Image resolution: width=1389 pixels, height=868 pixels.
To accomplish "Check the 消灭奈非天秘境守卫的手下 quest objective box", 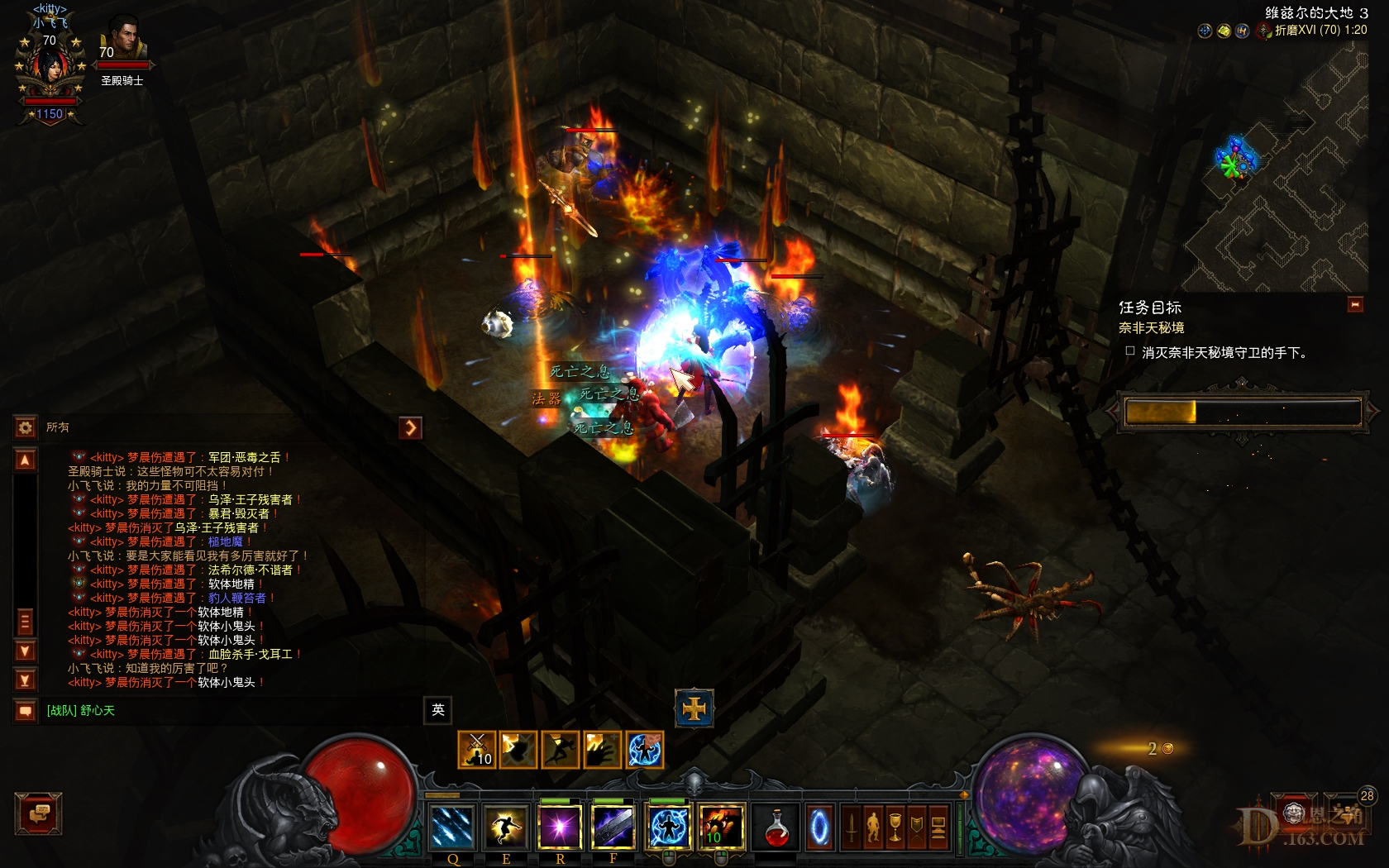I will coord(1130,351).
